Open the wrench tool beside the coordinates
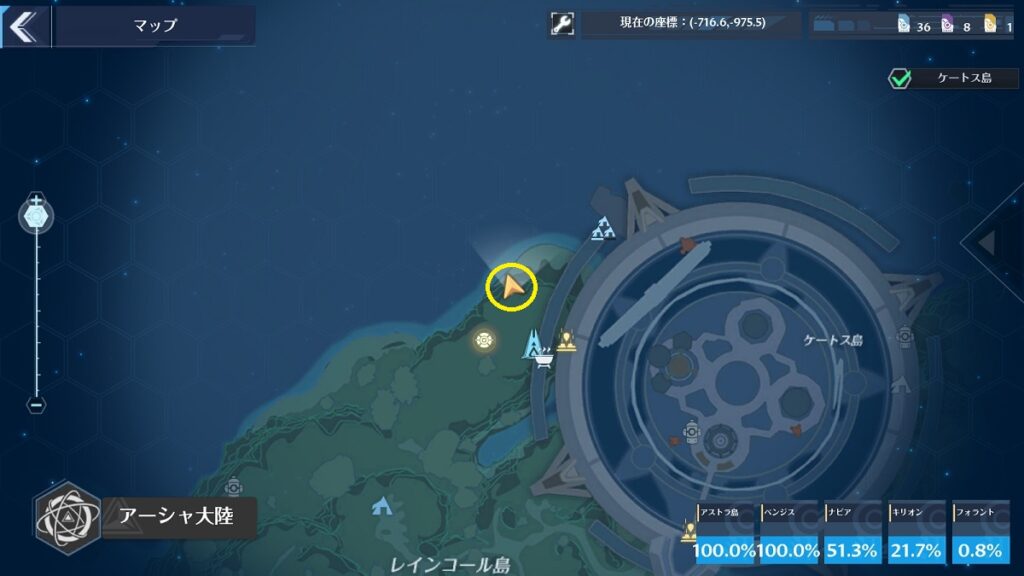 click(562, 25)
